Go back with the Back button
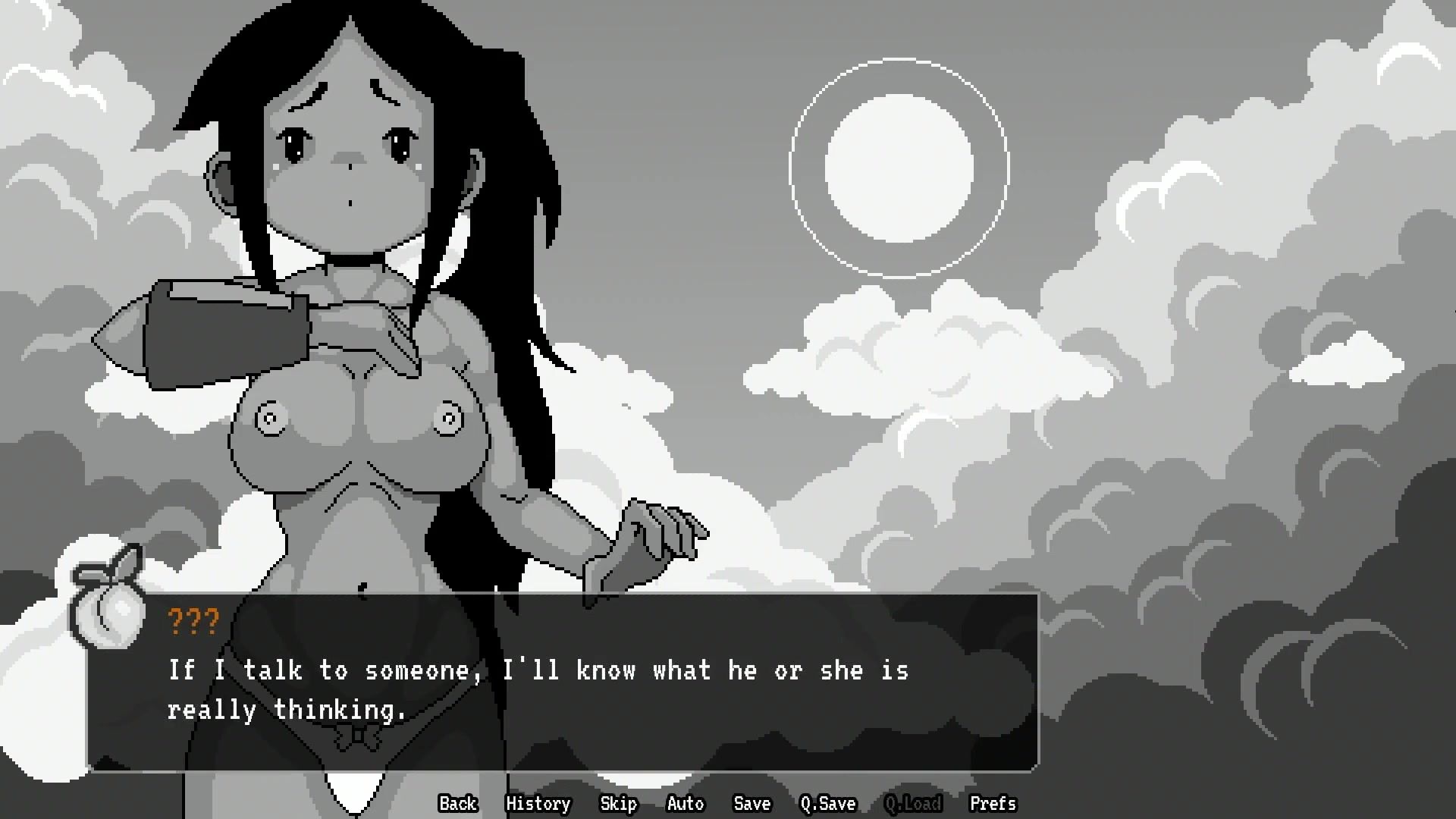 pyautogui.click(x=458, y=803)
